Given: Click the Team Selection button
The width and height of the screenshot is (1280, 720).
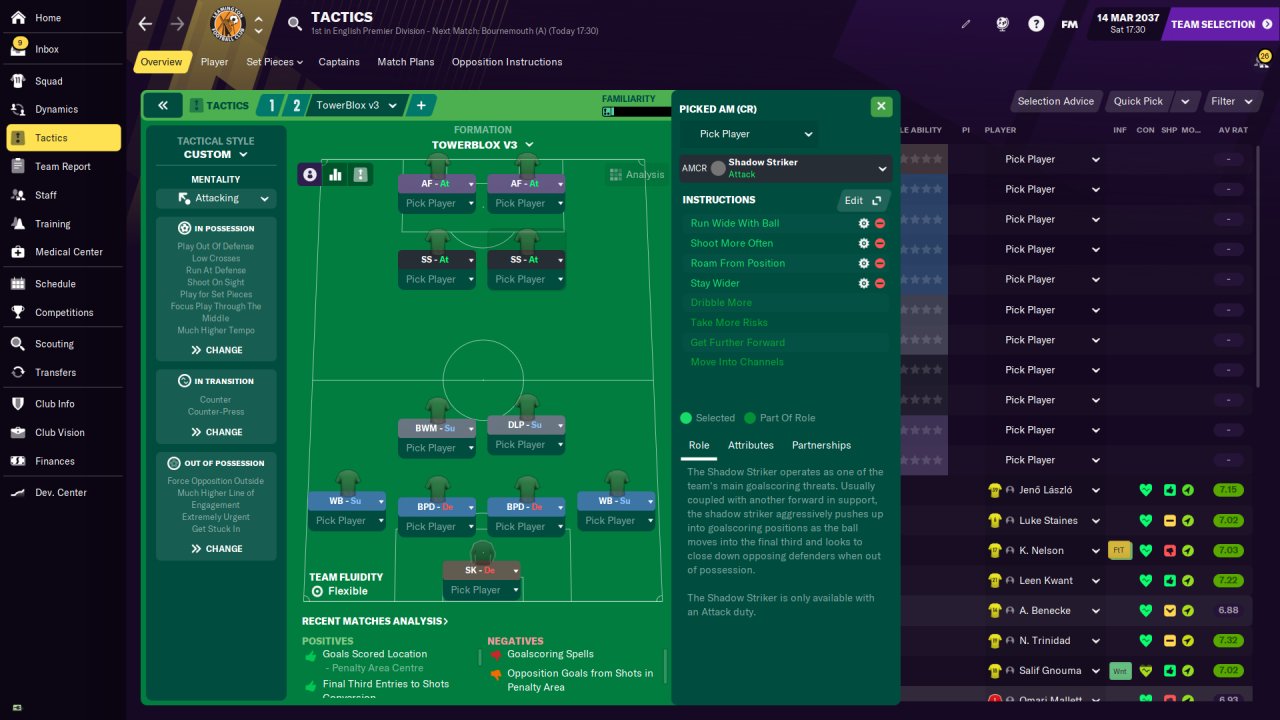Looking at the screenshot, I should pos(1220,24).
